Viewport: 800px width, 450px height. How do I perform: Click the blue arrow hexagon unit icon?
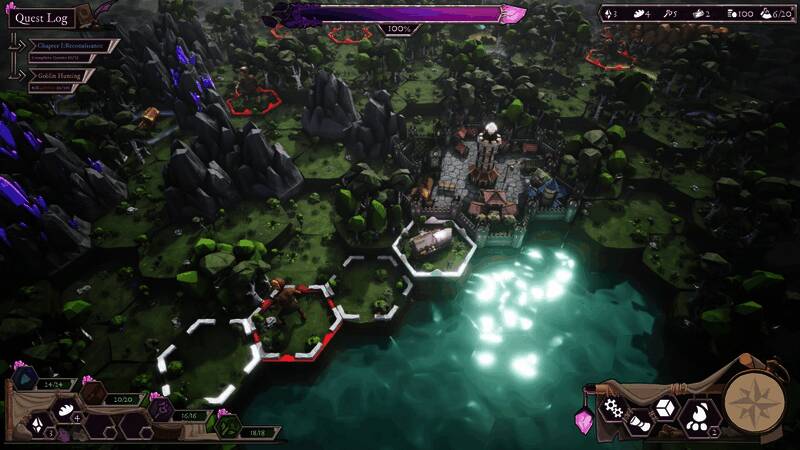click(23, 380)
